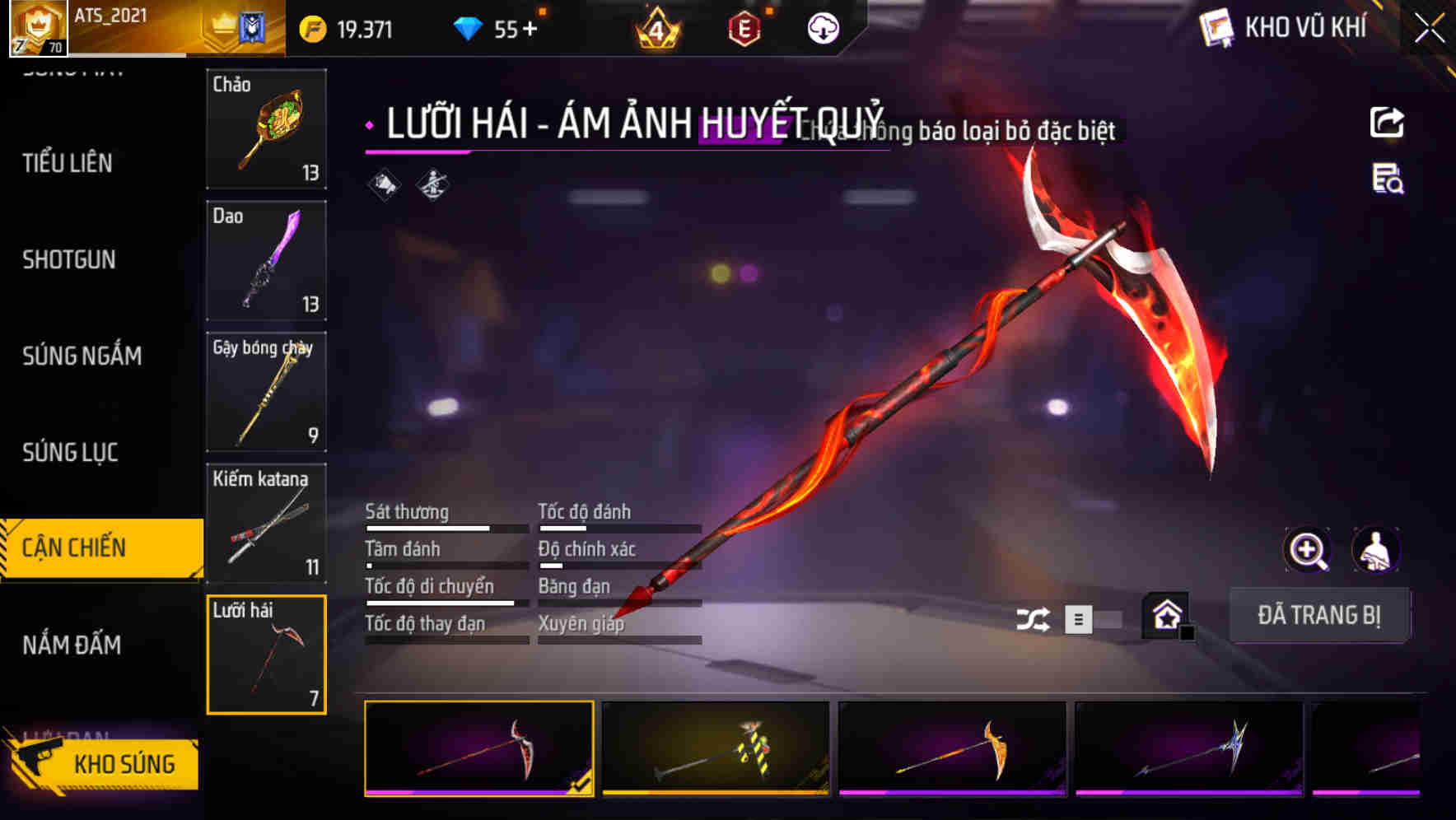
Task: Expand the diamond balance showing 55+
Action: coord(496,28)
